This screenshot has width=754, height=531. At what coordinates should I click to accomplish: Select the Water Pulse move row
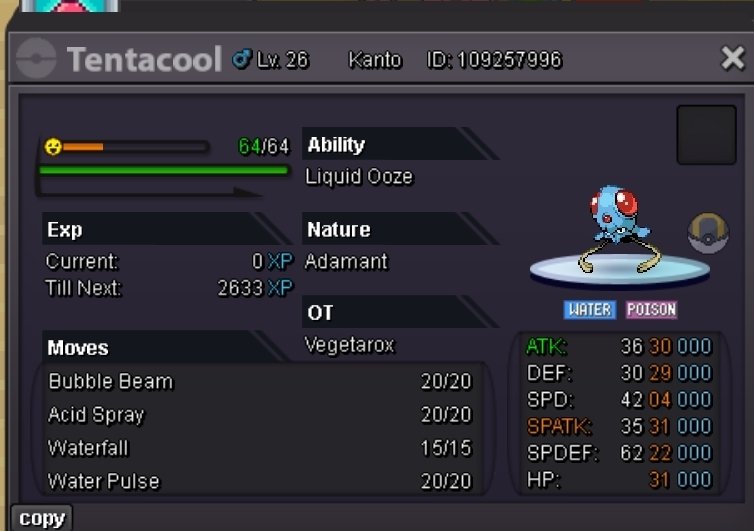coord(259,481)
